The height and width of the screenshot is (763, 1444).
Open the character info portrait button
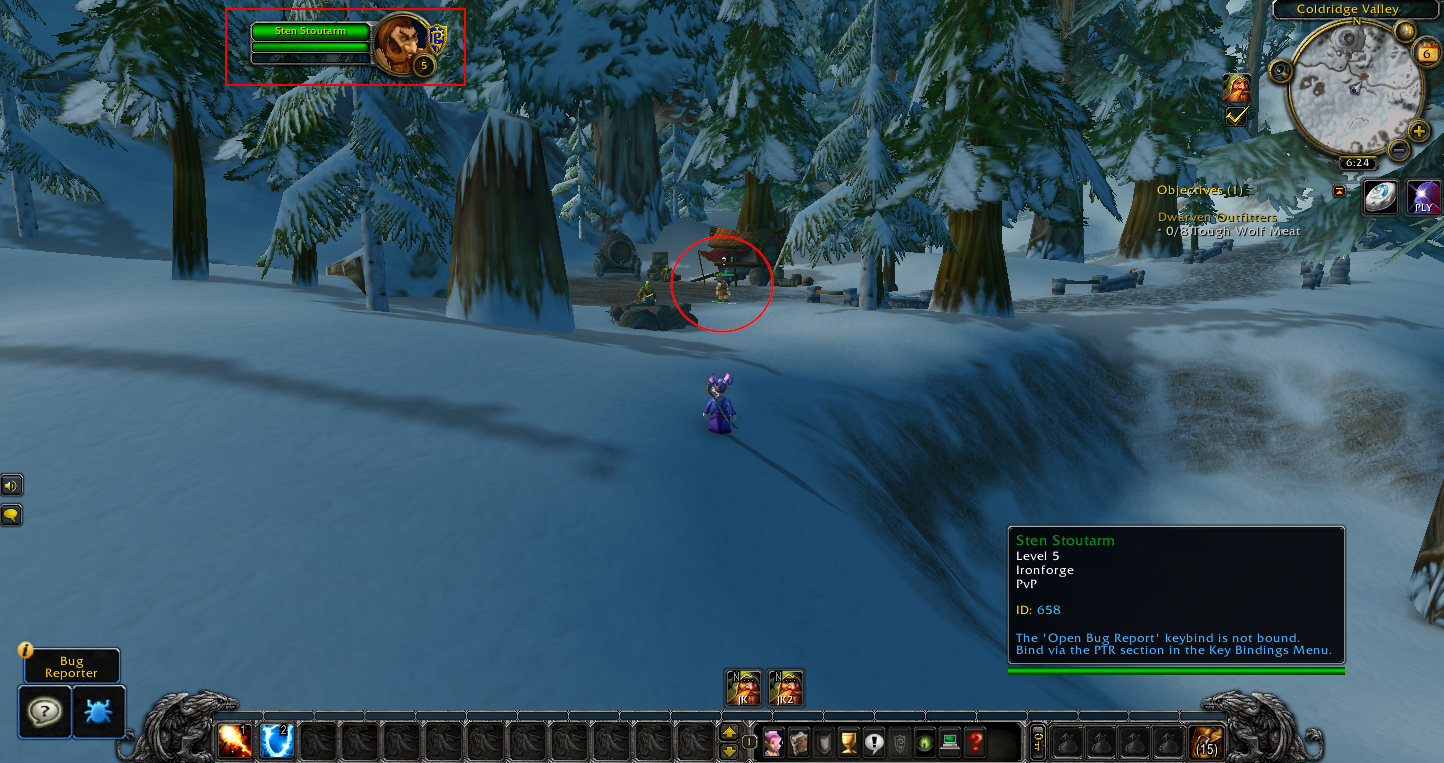pyautogui.click(x=773, y=743)
